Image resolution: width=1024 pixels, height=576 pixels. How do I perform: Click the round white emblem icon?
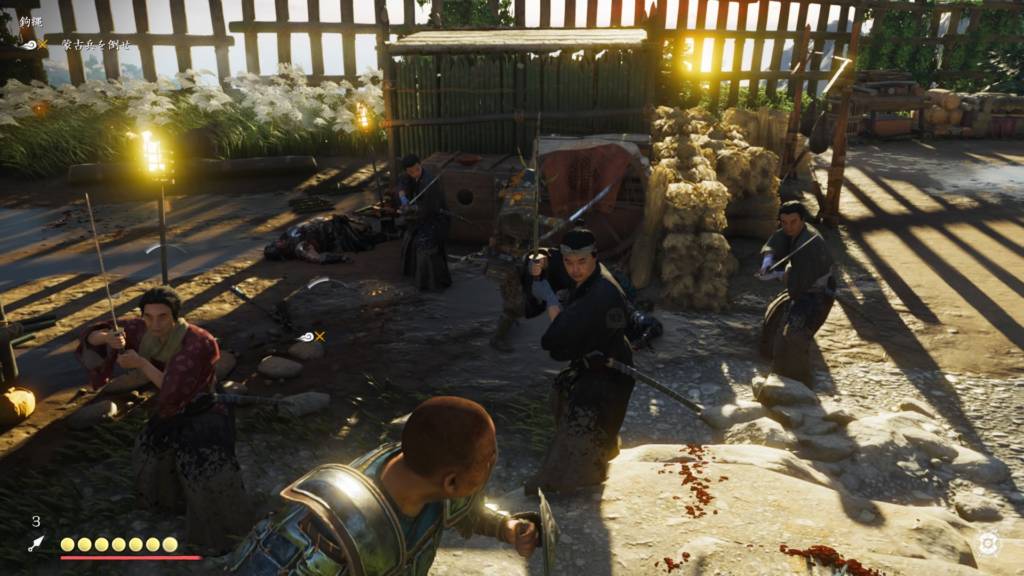(988, 543)
